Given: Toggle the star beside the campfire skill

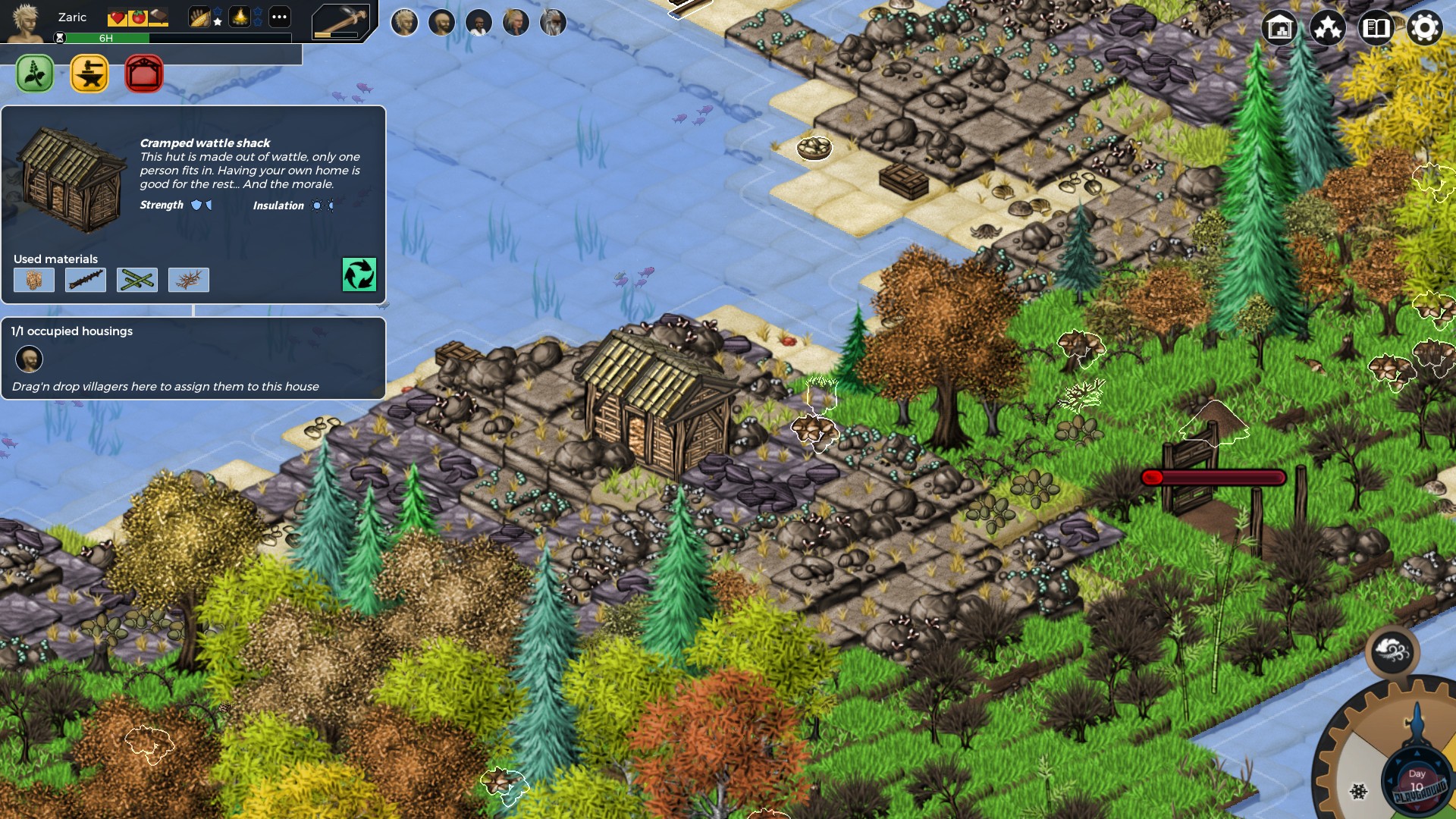Looking at the screenshot, I should click(x=258, y=17).
